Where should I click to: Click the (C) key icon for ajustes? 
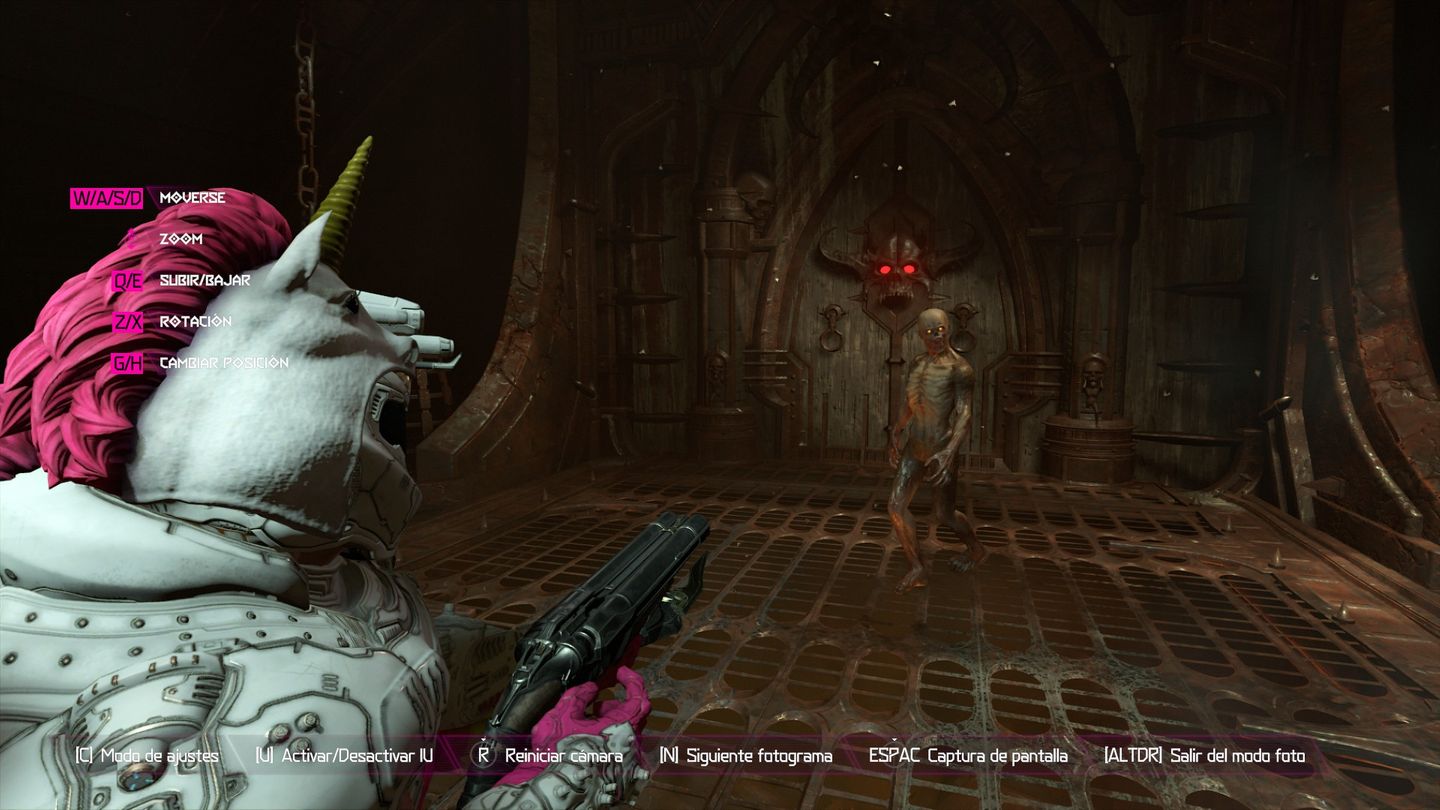coord(85,756)
